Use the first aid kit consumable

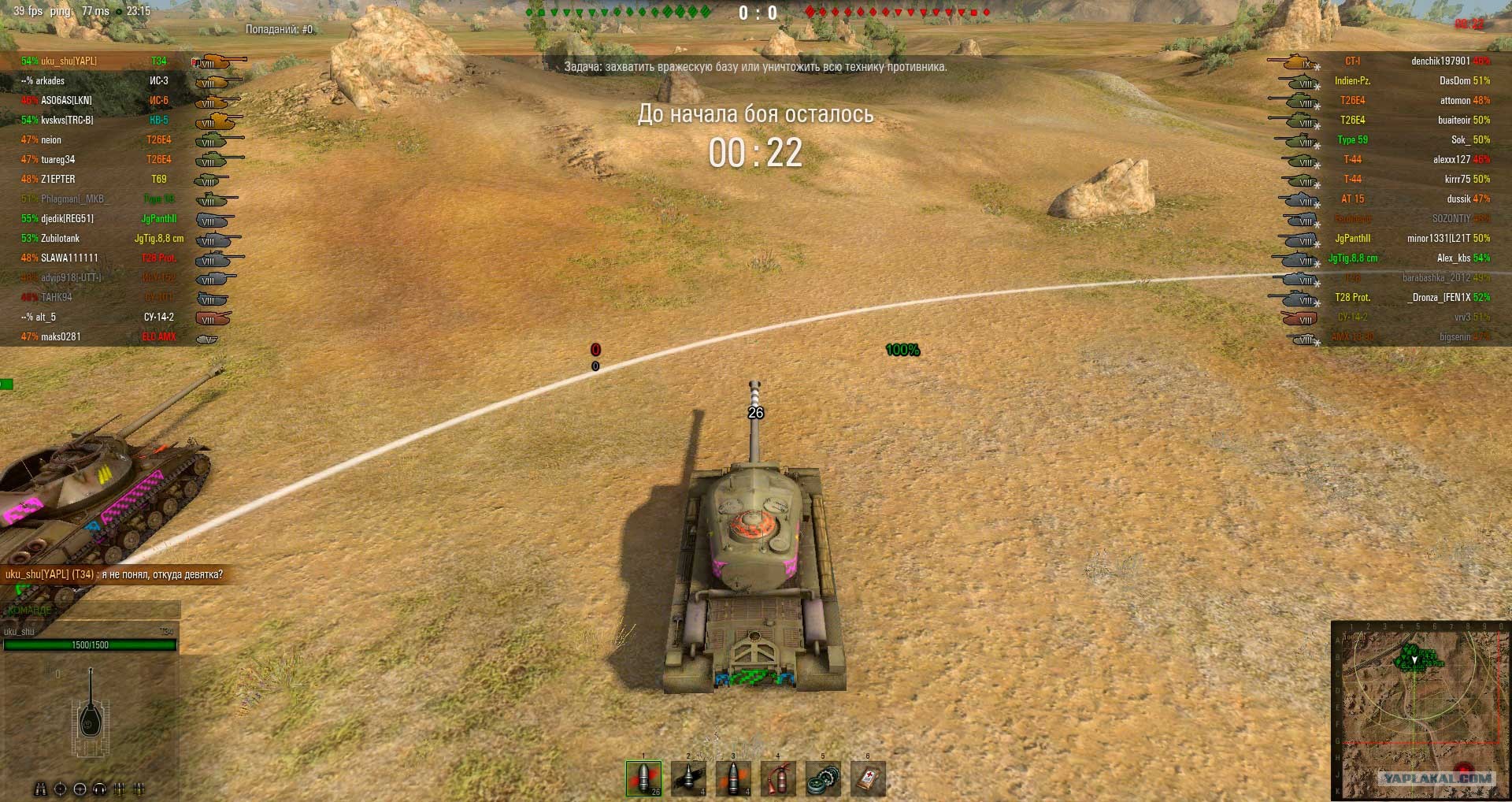[x=868, y=778]
